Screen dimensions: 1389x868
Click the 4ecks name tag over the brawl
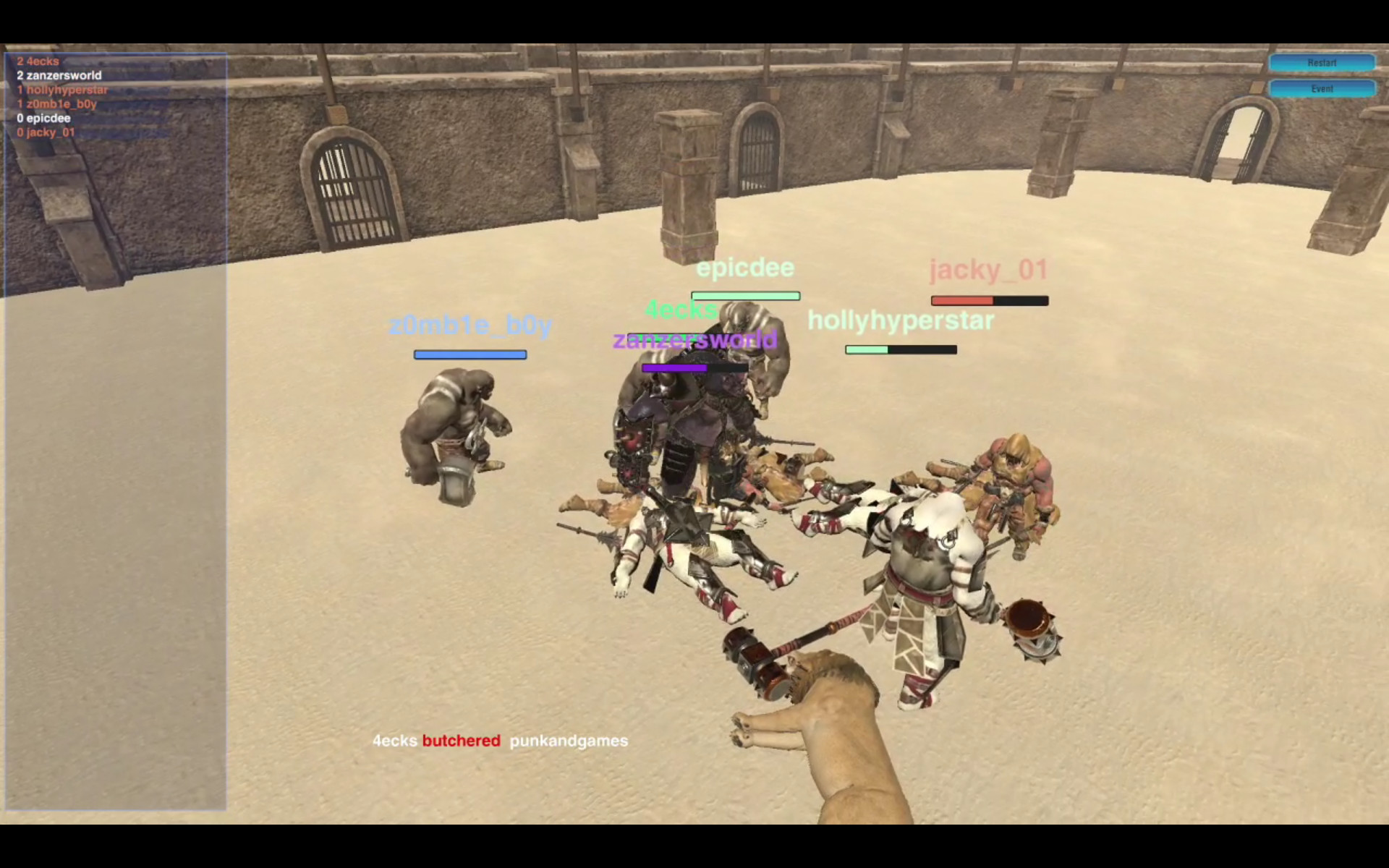(681, 310)
